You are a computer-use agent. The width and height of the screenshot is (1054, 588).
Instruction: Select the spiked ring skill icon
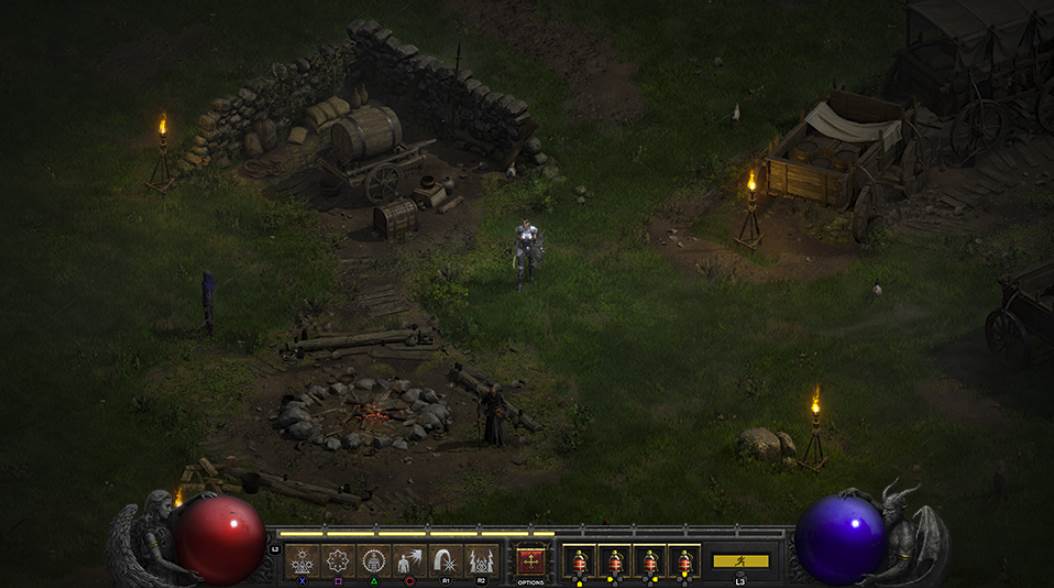(x=337, y=561)
